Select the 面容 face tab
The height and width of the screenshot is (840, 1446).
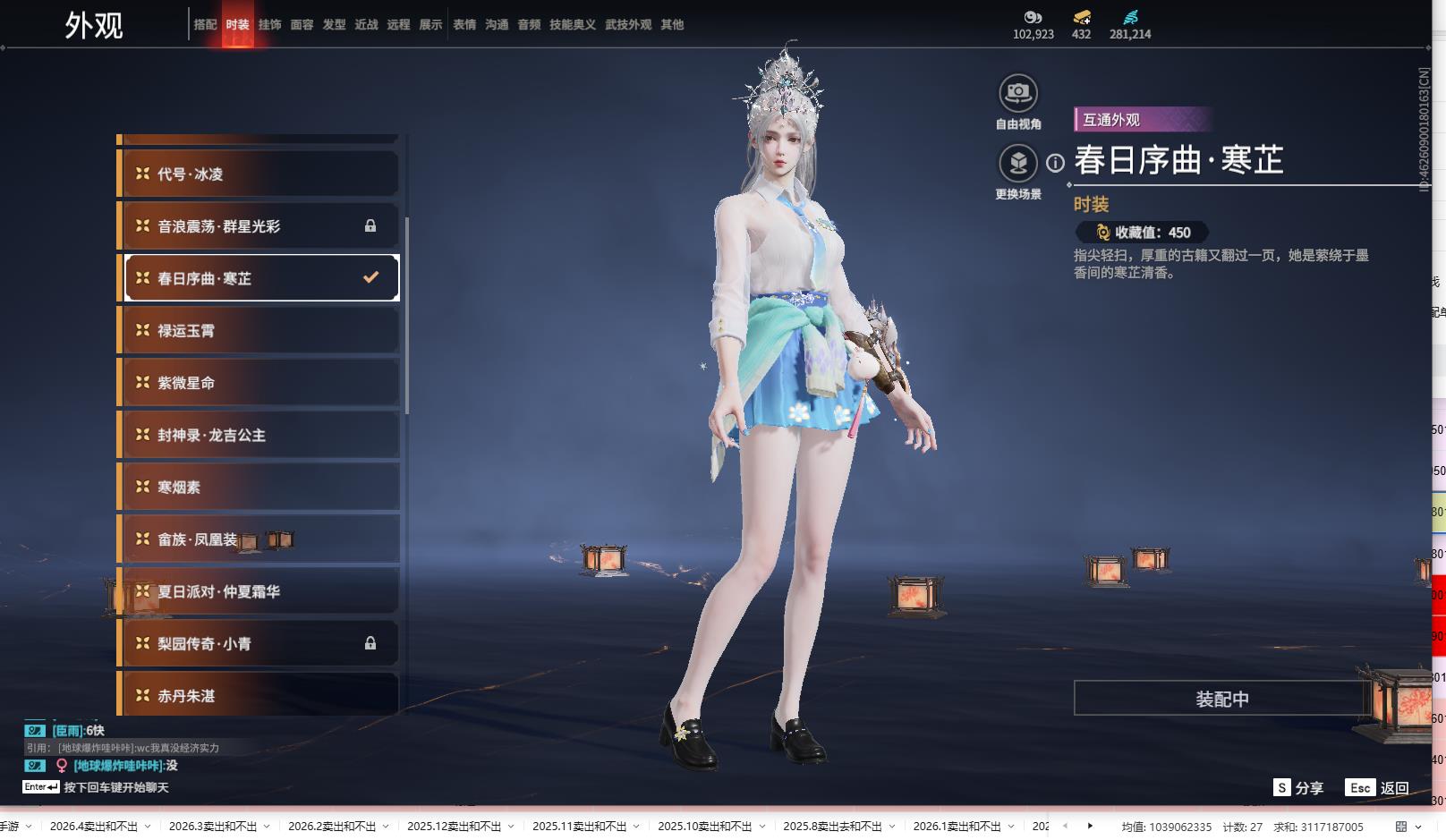pyautogui.click(x=302, y=25)
